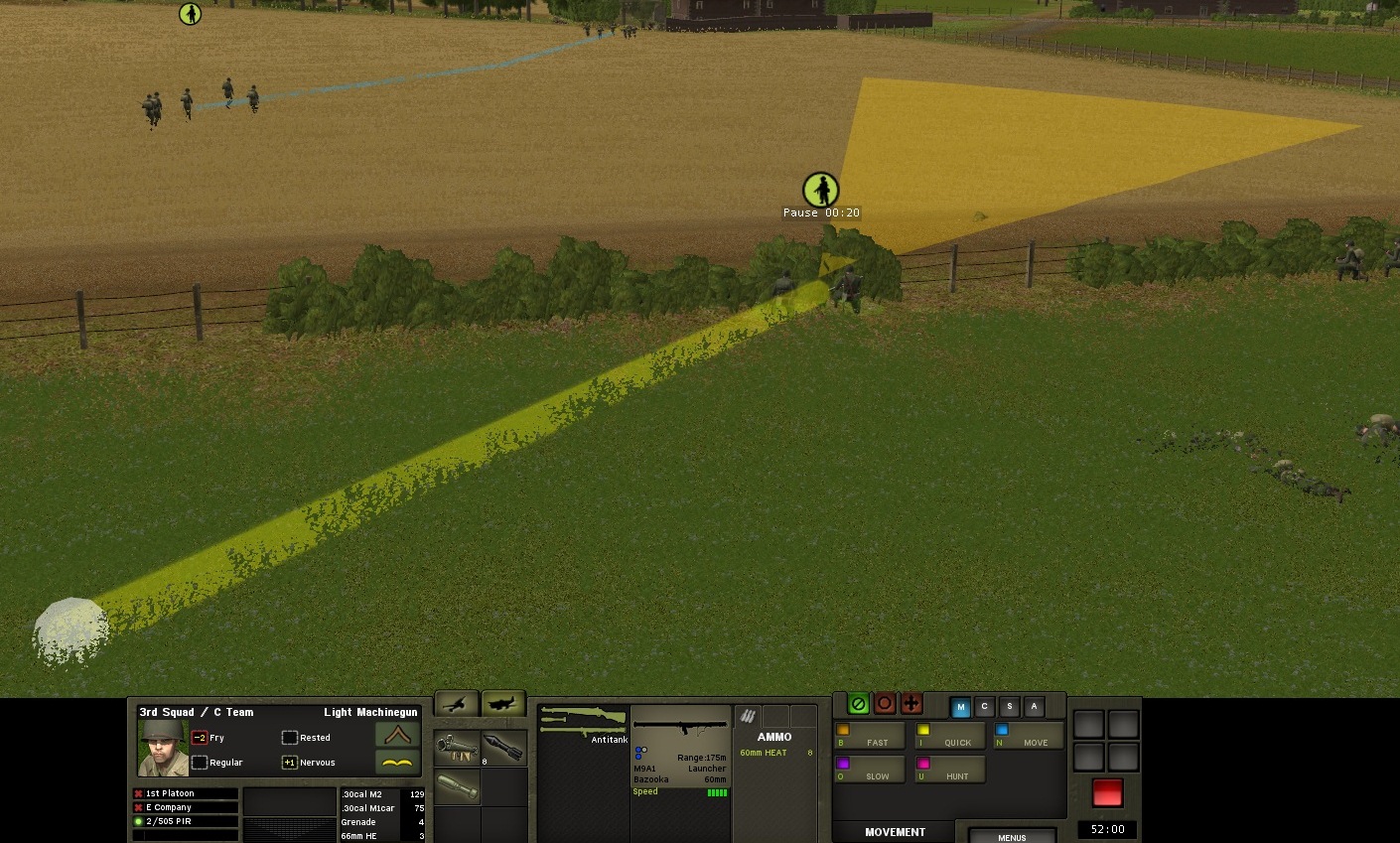Open the C command tab

[985, 707]
